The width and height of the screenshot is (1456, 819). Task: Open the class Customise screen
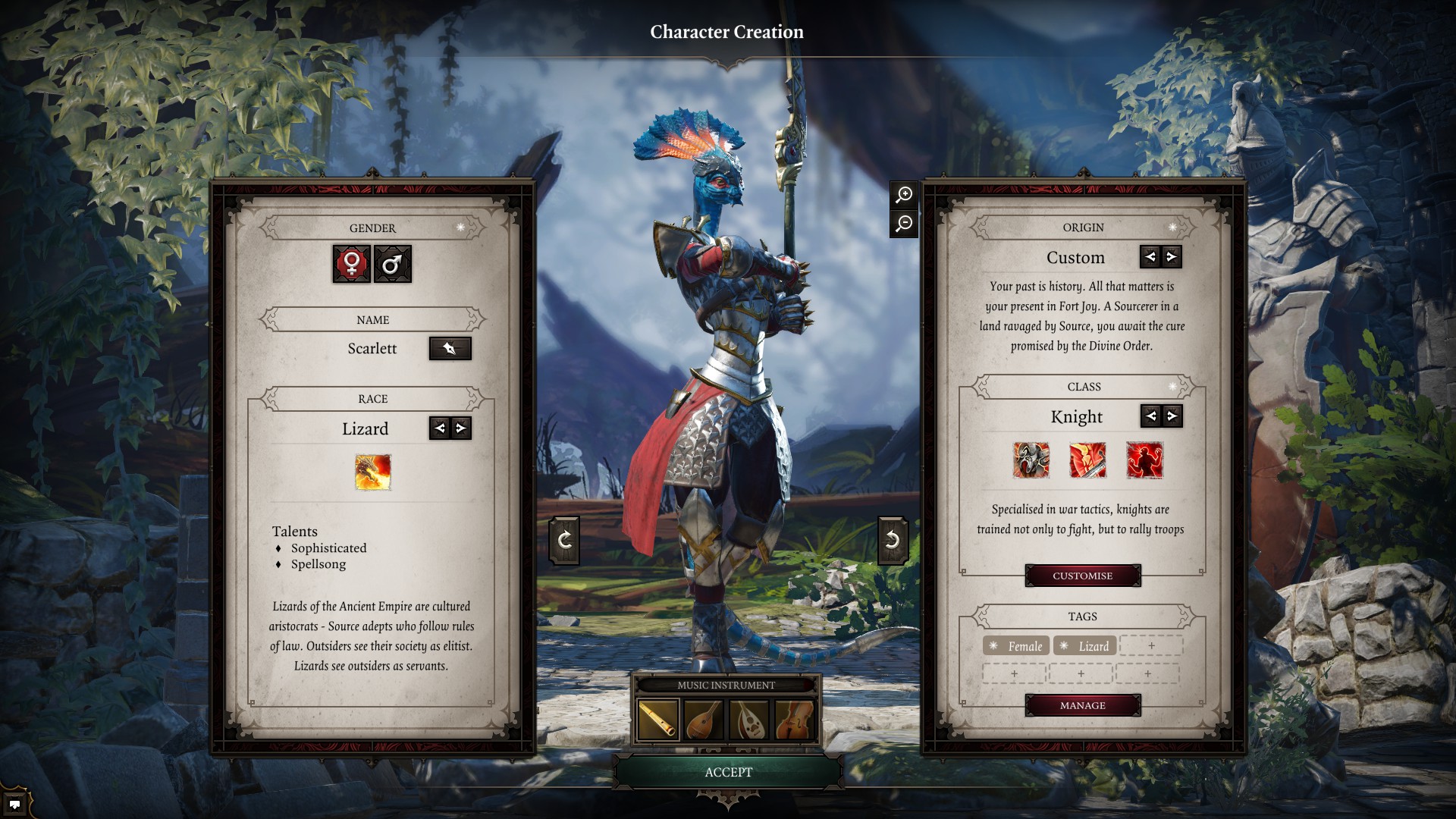pos(1082,576)
